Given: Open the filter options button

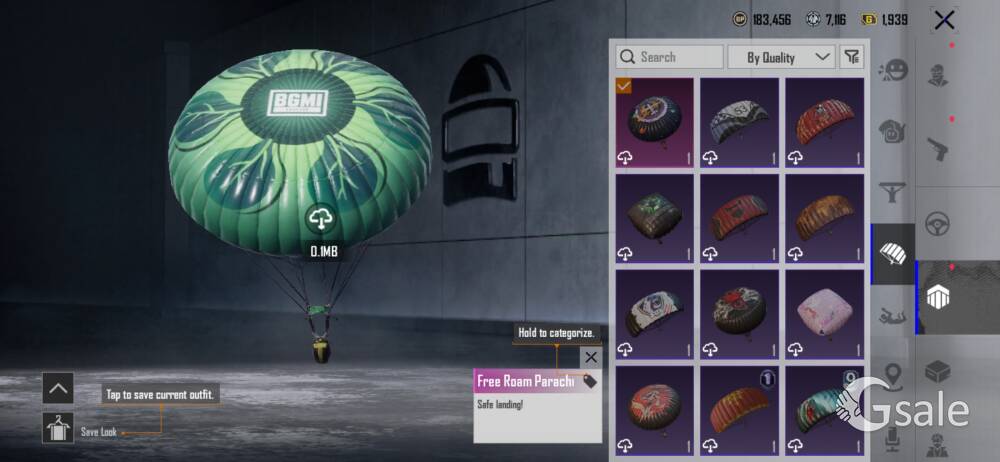Looking at the screenshot, I should [x=851, y=57].
